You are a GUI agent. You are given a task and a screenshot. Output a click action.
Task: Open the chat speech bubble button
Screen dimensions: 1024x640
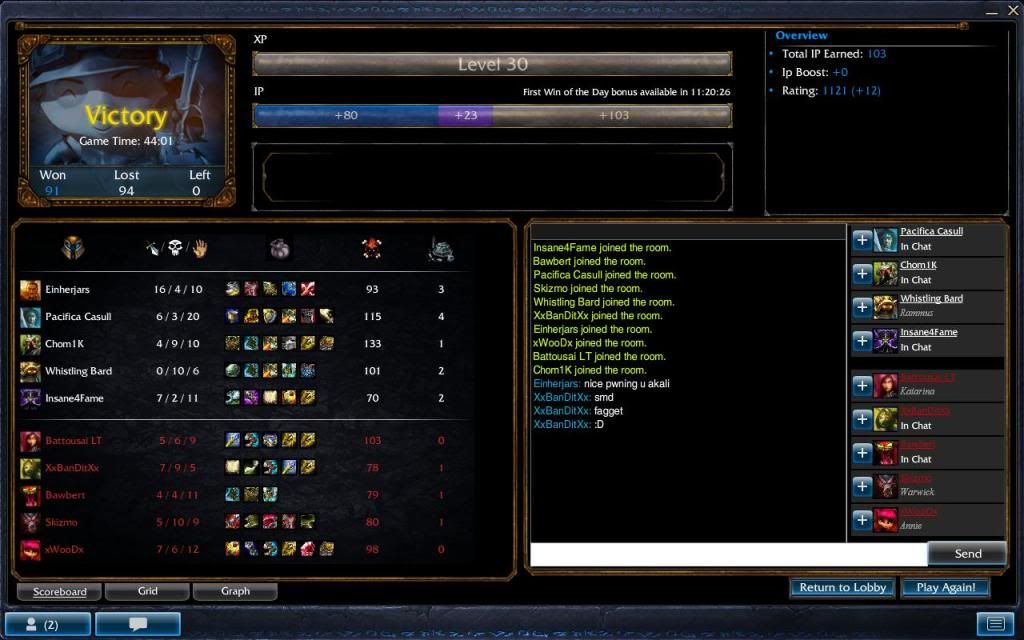[x=138, y=624]
